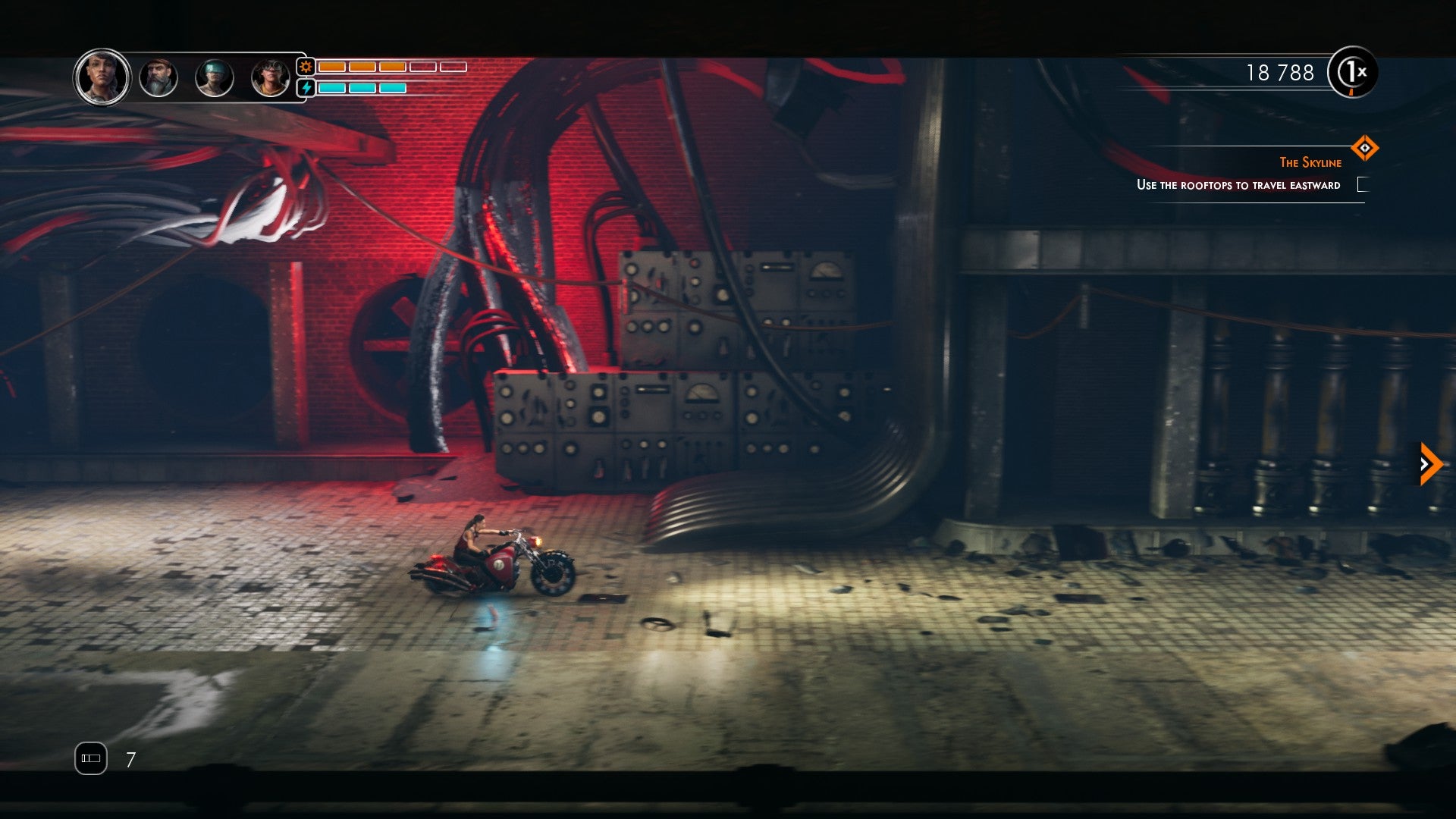The image size is (1456, 819).
Task: Expand the eastward travel chevron indicator
Action: (1429, 463)
